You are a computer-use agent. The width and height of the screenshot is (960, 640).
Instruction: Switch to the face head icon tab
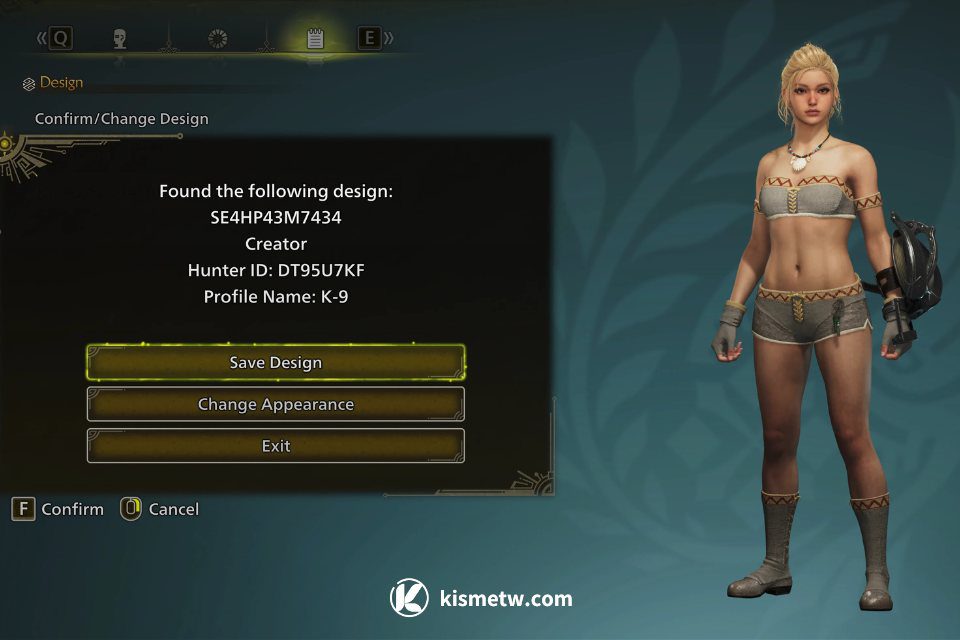point(120,39)
